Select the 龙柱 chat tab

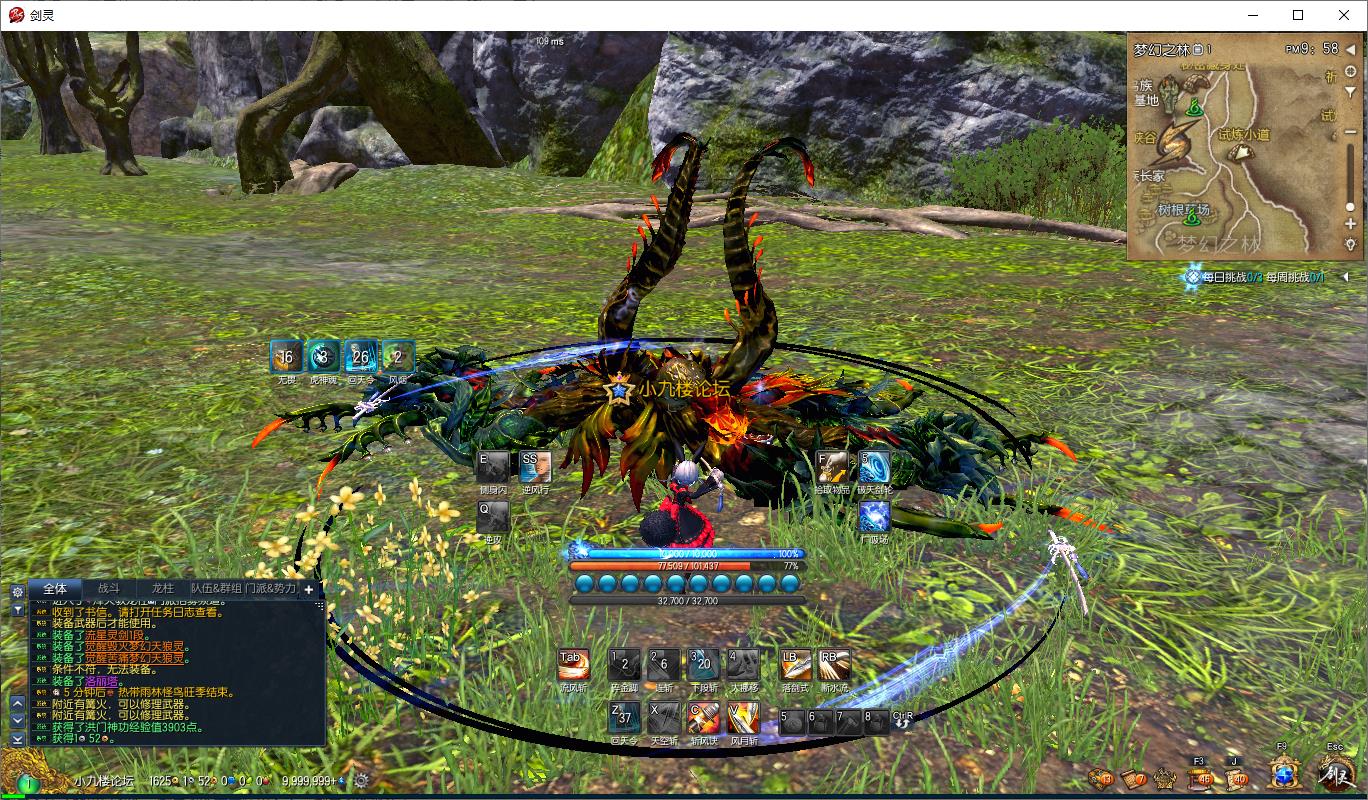[x=164, y=590]
